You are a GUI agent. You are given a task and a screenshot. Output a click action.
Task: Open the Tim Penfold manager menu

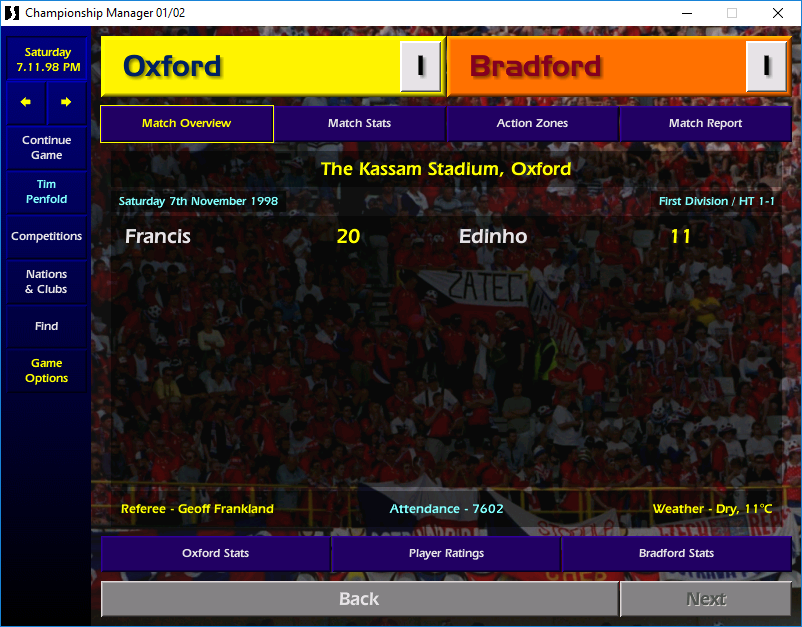(x=46, y=192)
